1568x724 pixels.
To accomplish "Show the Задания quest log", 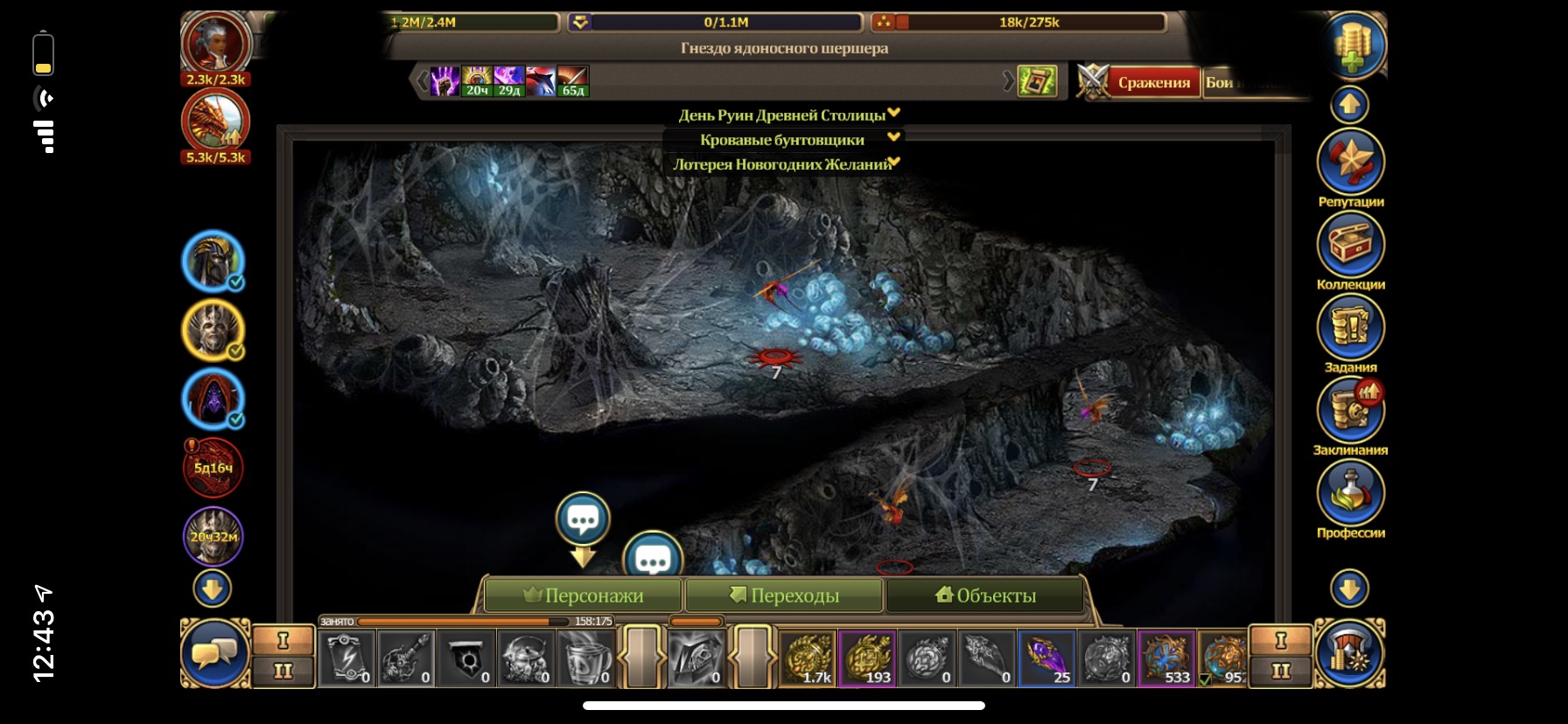I will 1350,328.
